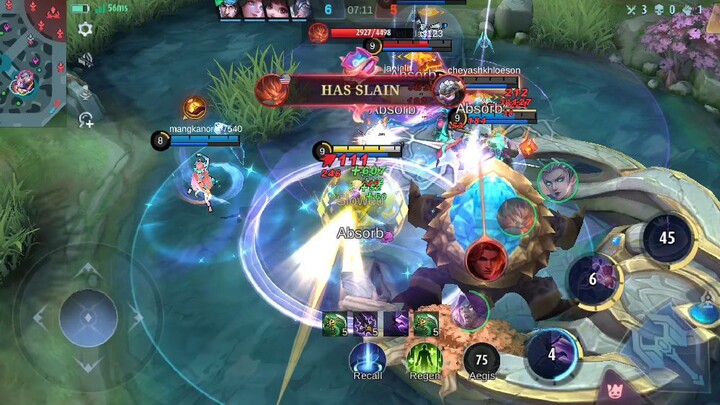This screenshot has width=720, height=405.
Task: Target the red-haired enemy hero portrait
Action: [x=485, y=259]
